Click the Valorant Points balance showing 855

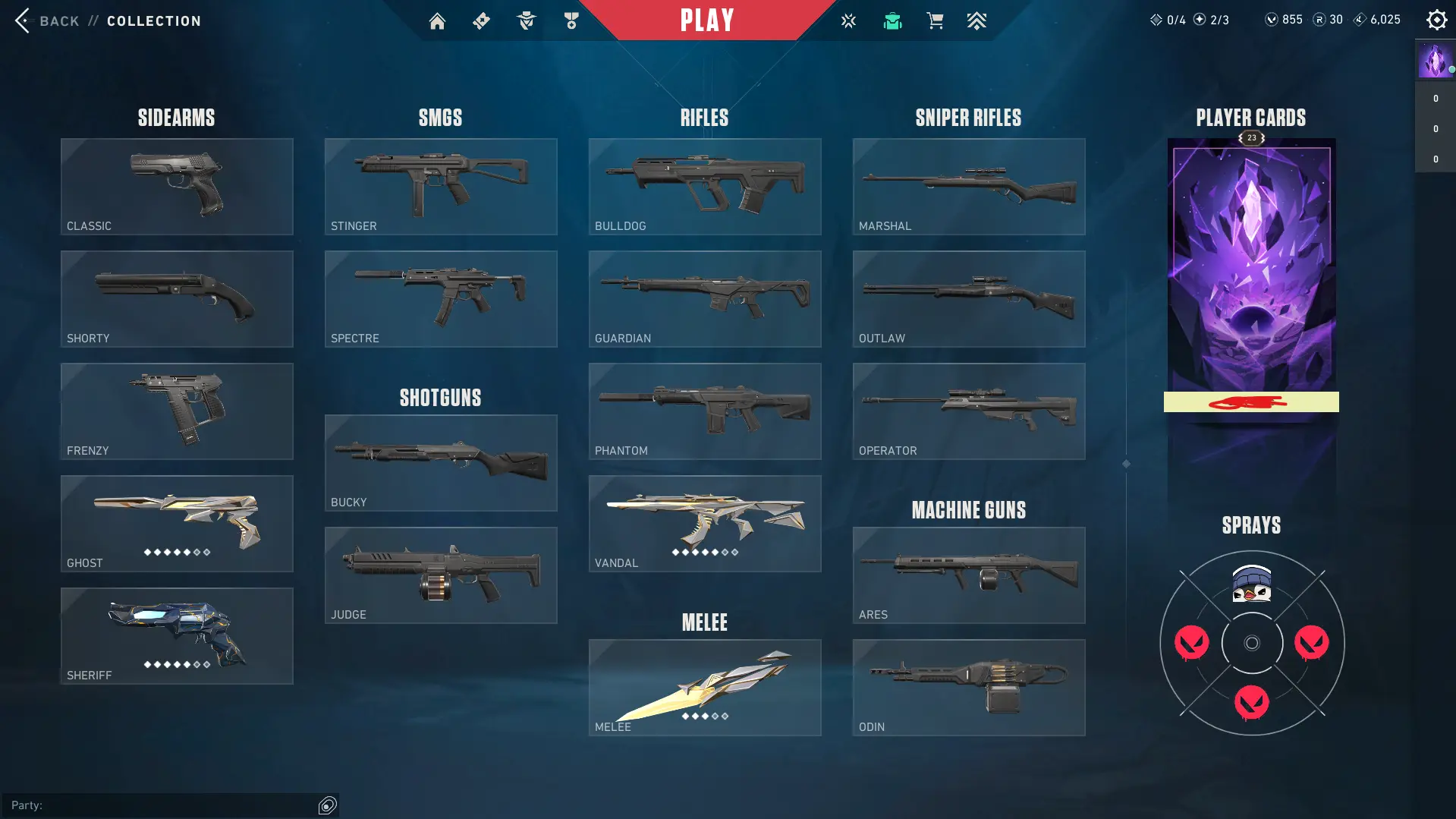click(x=1284, y=20)
